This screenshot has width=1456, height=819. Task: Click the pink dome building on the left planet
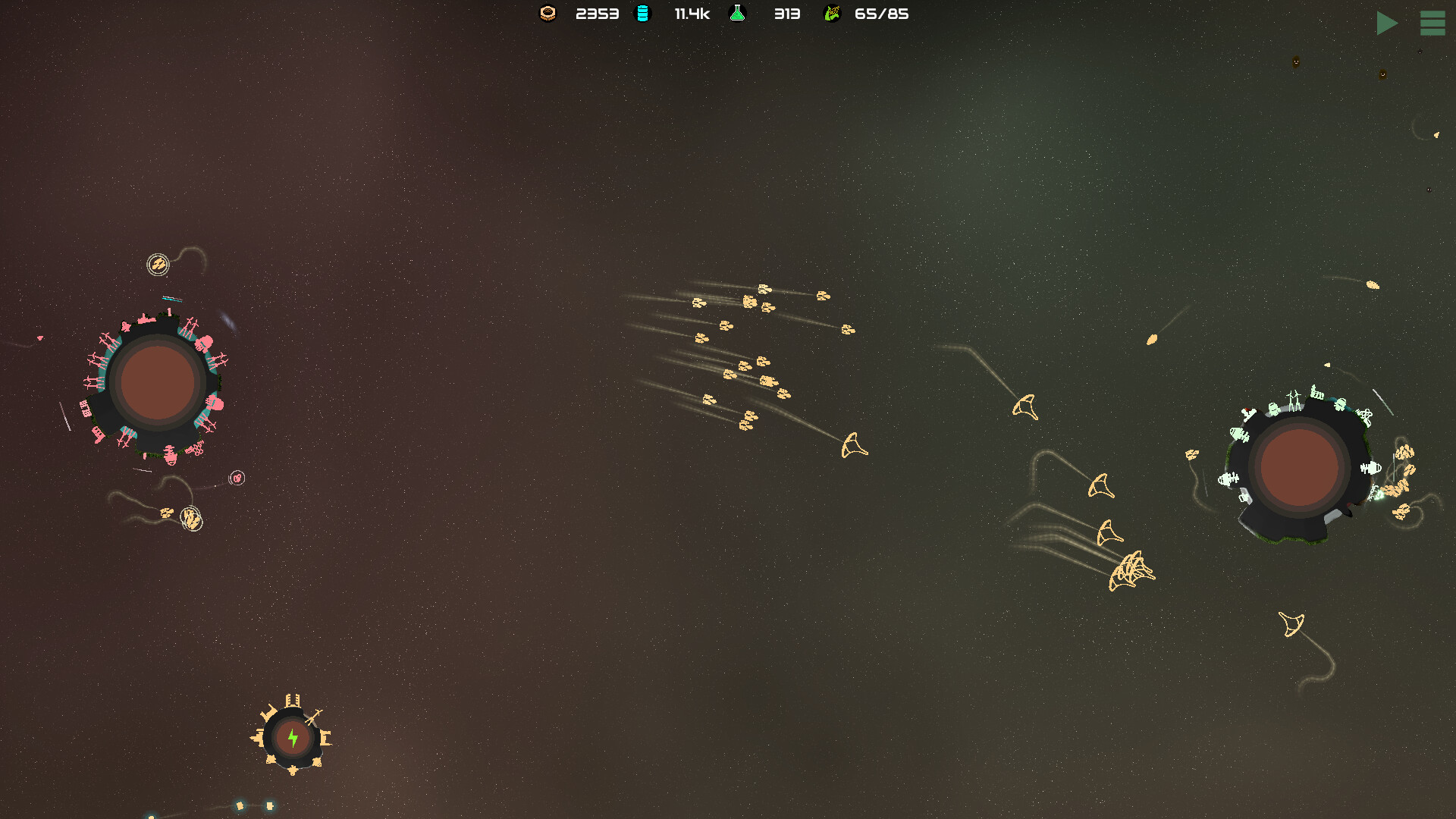203,342
